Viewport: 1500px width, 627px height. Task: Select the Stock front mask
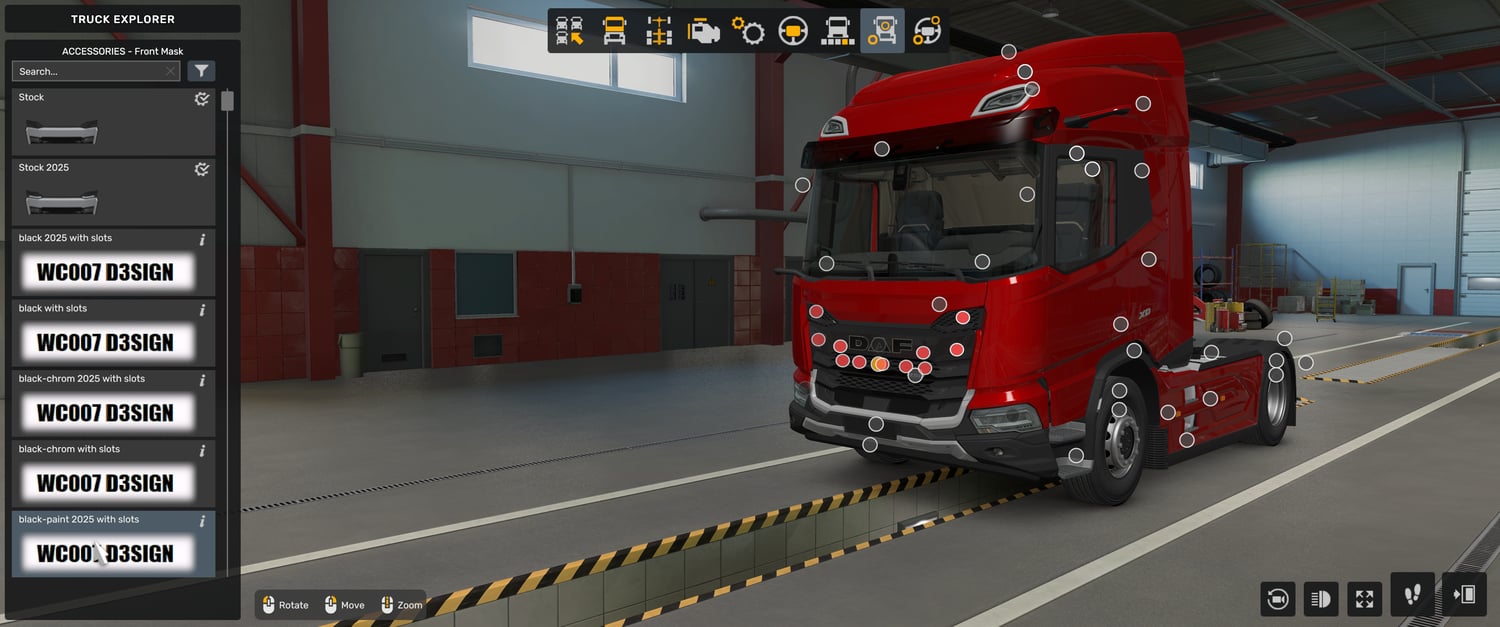(113, 122)
